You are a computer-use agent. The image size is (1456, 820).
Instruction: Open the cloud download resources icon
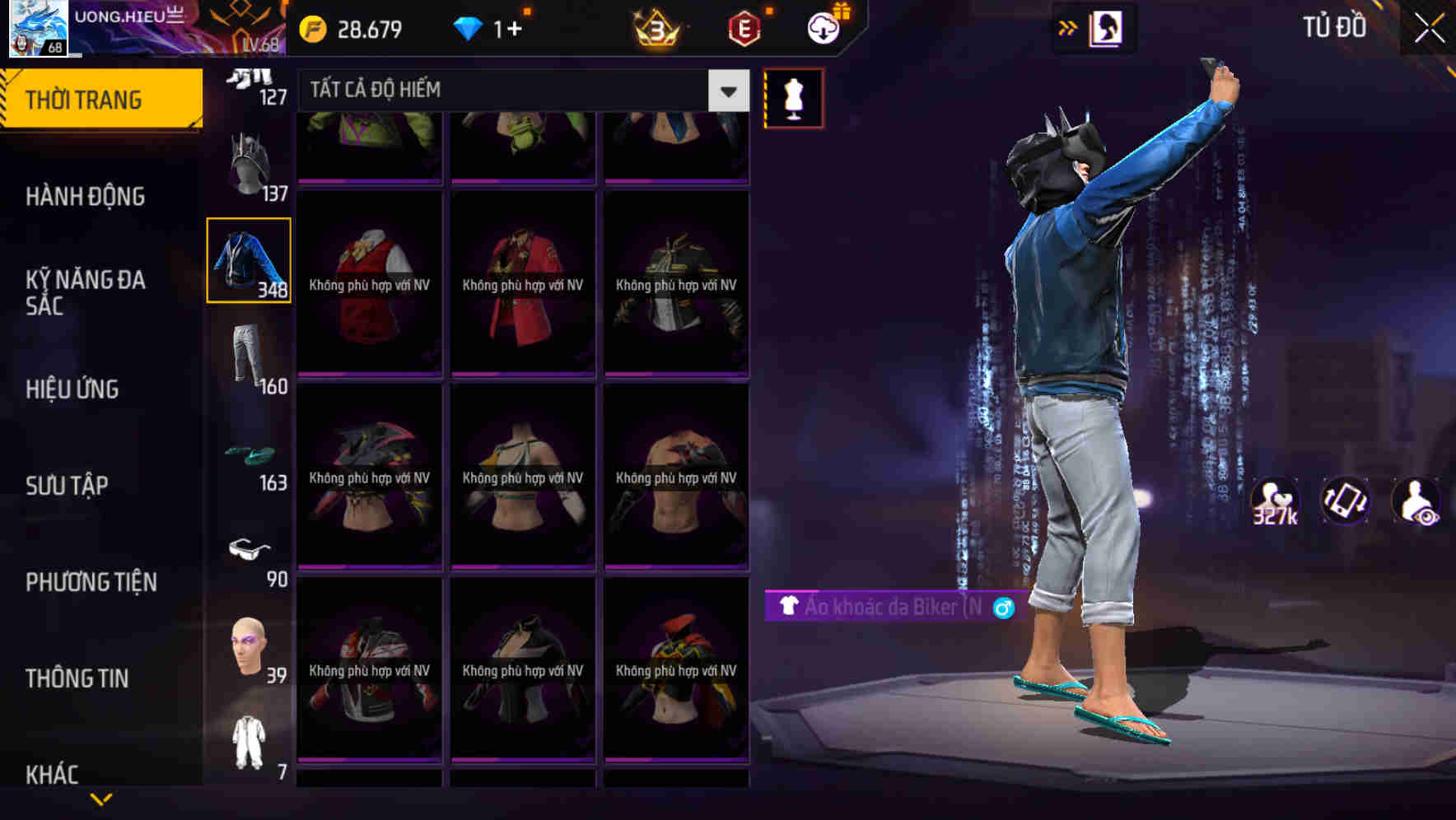tap(821, 27)
